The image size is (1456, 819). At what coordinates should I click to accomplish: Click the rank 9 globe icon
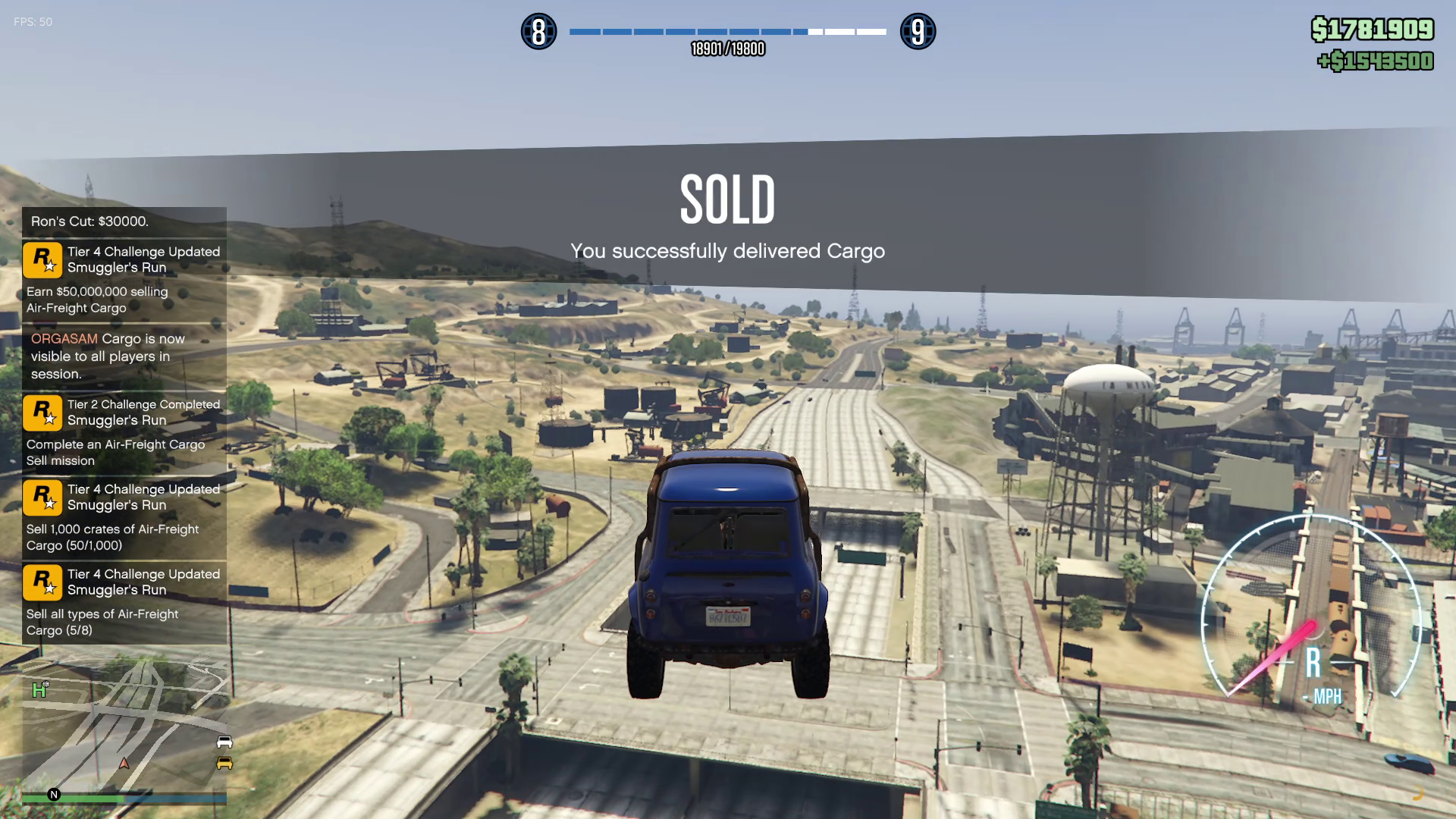[918, 32]
